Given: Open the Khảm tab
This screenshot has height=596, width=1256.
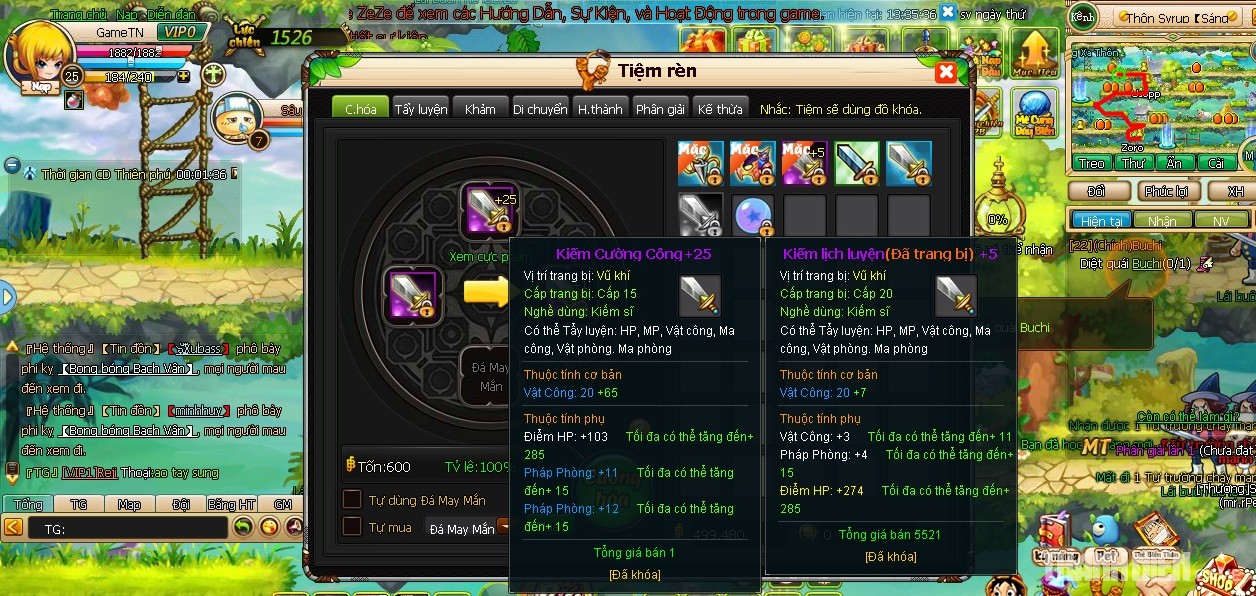Looking at the screenshot, I should pos(480,109).
